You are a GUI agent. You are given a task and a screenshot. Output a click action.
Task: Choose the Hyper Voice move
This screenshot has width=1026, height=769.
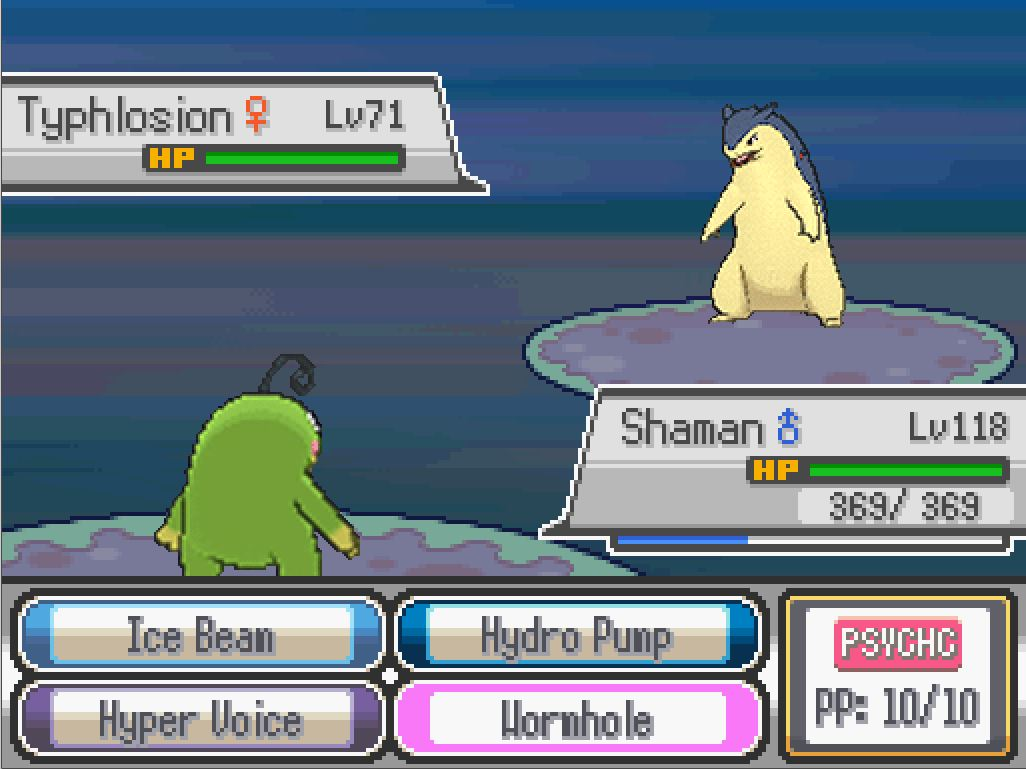tap(200, 719)
